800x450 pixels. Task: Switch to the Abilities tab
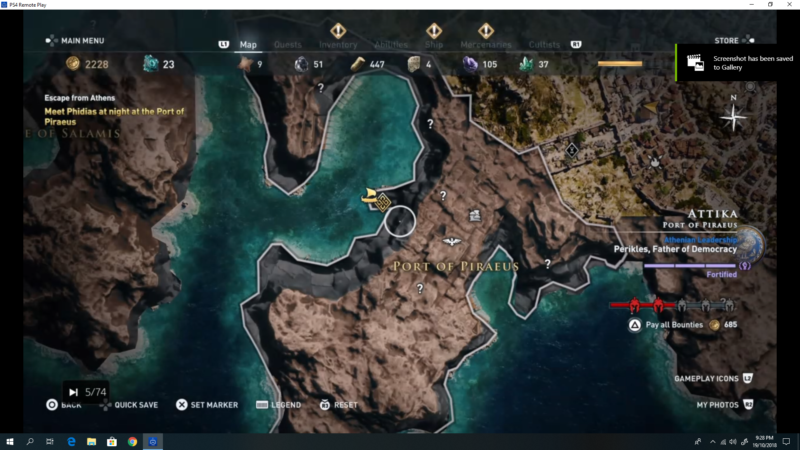[391, 45]
